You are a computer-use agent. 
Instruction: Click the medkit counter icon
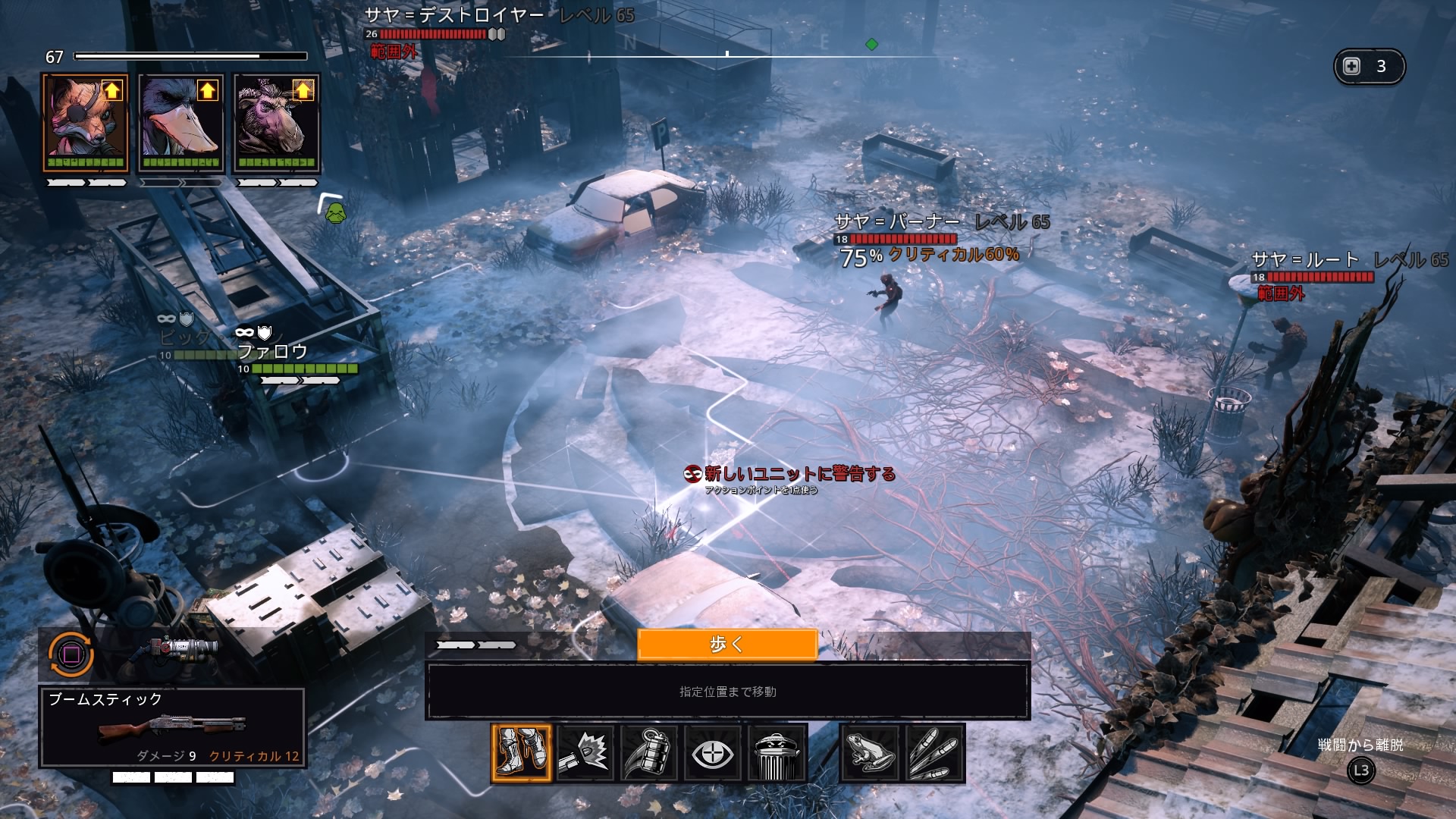click(x=1352, y=66)
